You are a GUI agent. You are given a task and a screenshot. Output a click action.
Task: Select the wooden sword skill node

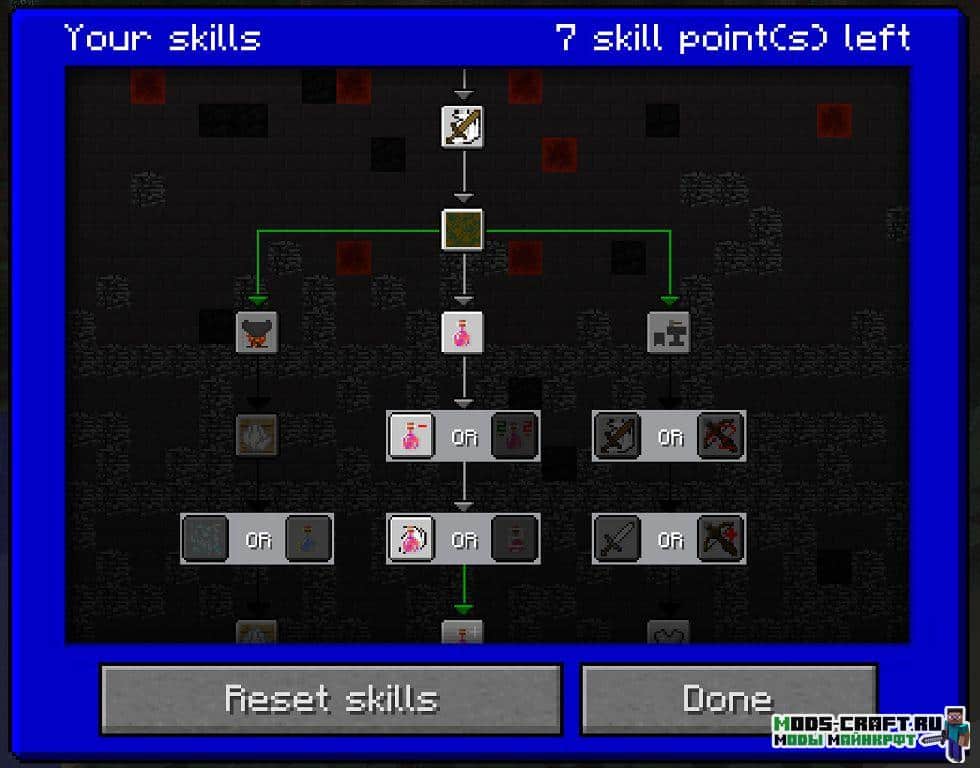(463, 127)
